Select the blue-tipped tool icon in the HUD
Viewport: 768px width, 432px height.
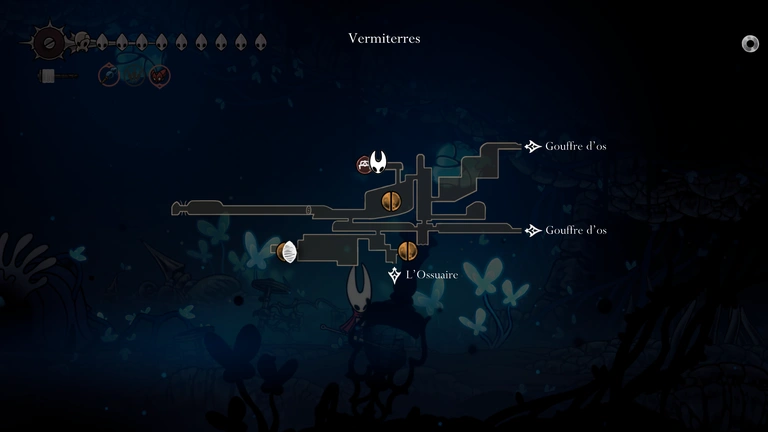pos(108,75)
